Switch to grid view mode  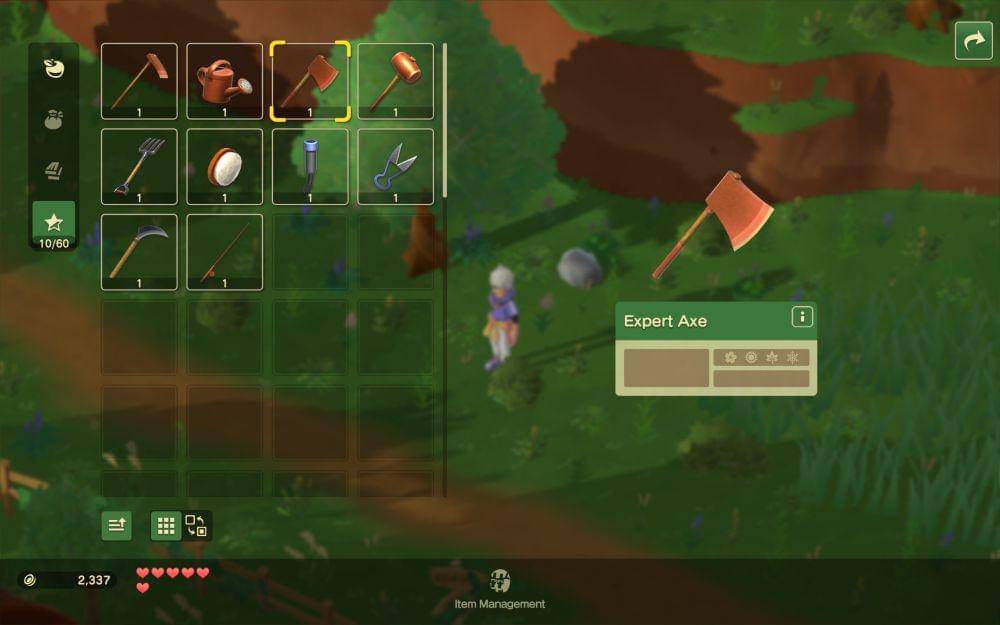[166, 526]
